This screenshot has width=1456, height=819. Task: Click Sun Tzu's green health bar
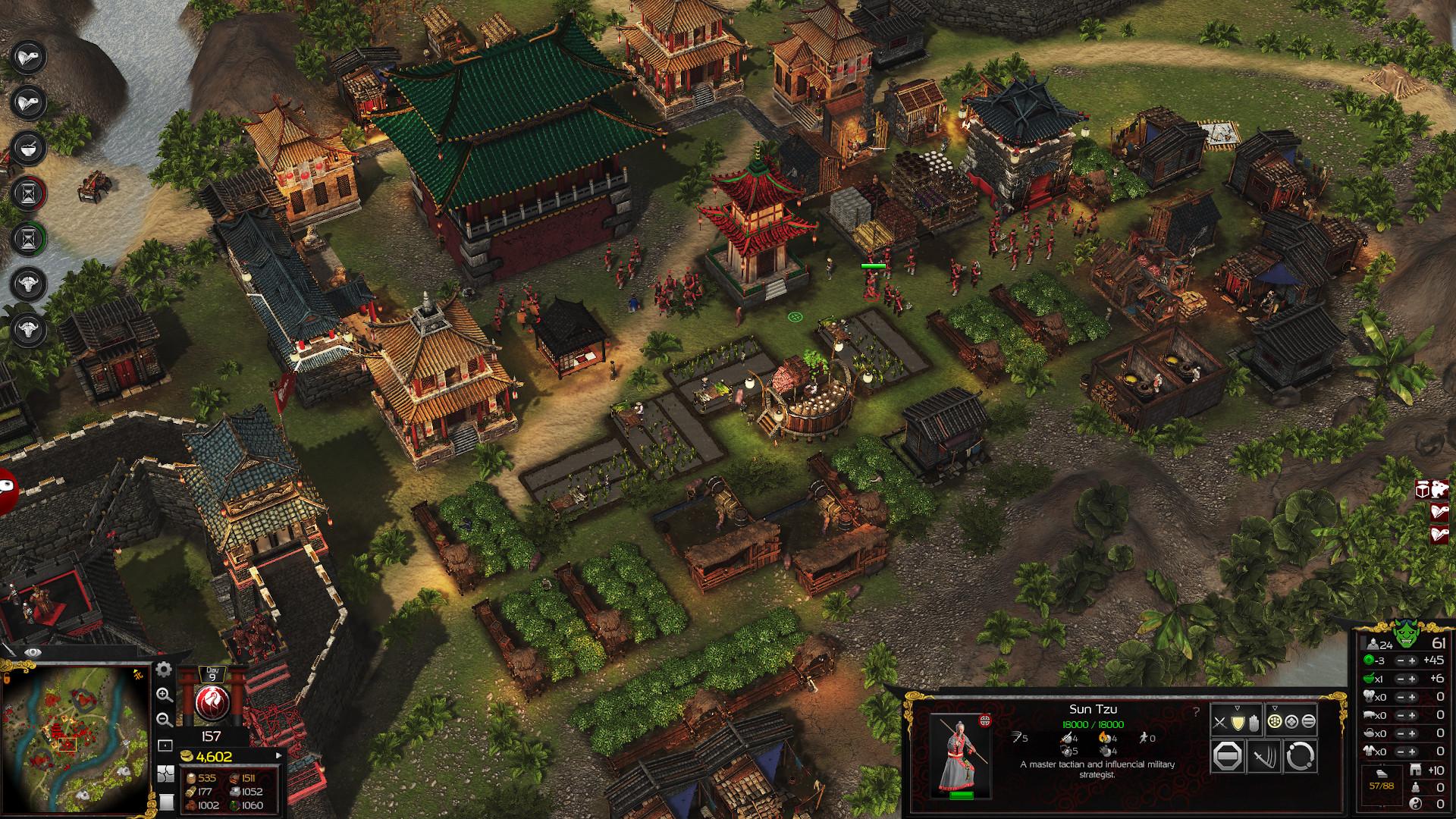point(962,795)
